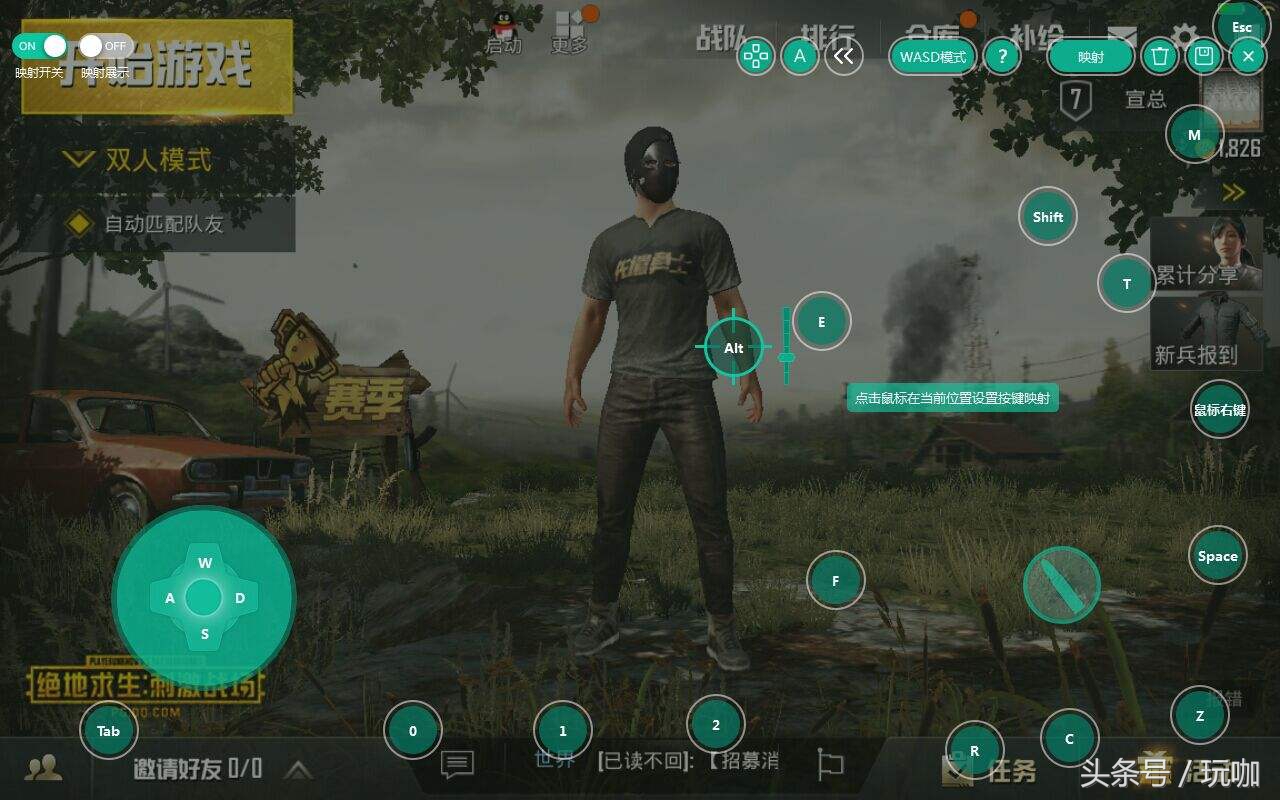Expand the 邀请好友 panel with the up chevron

tap(299, 771)
